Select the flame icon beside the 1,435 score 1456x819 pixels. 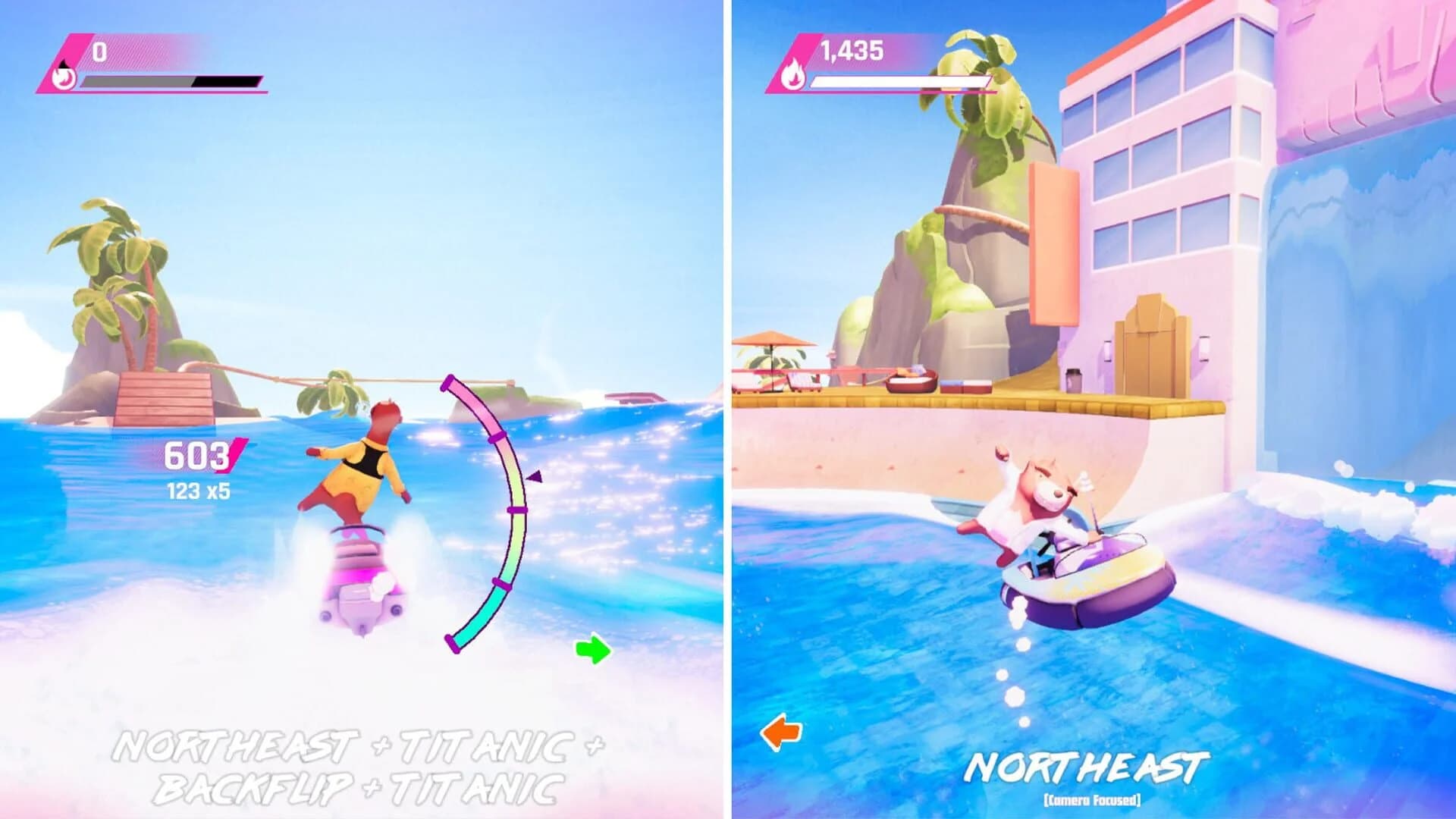[793, 76]
